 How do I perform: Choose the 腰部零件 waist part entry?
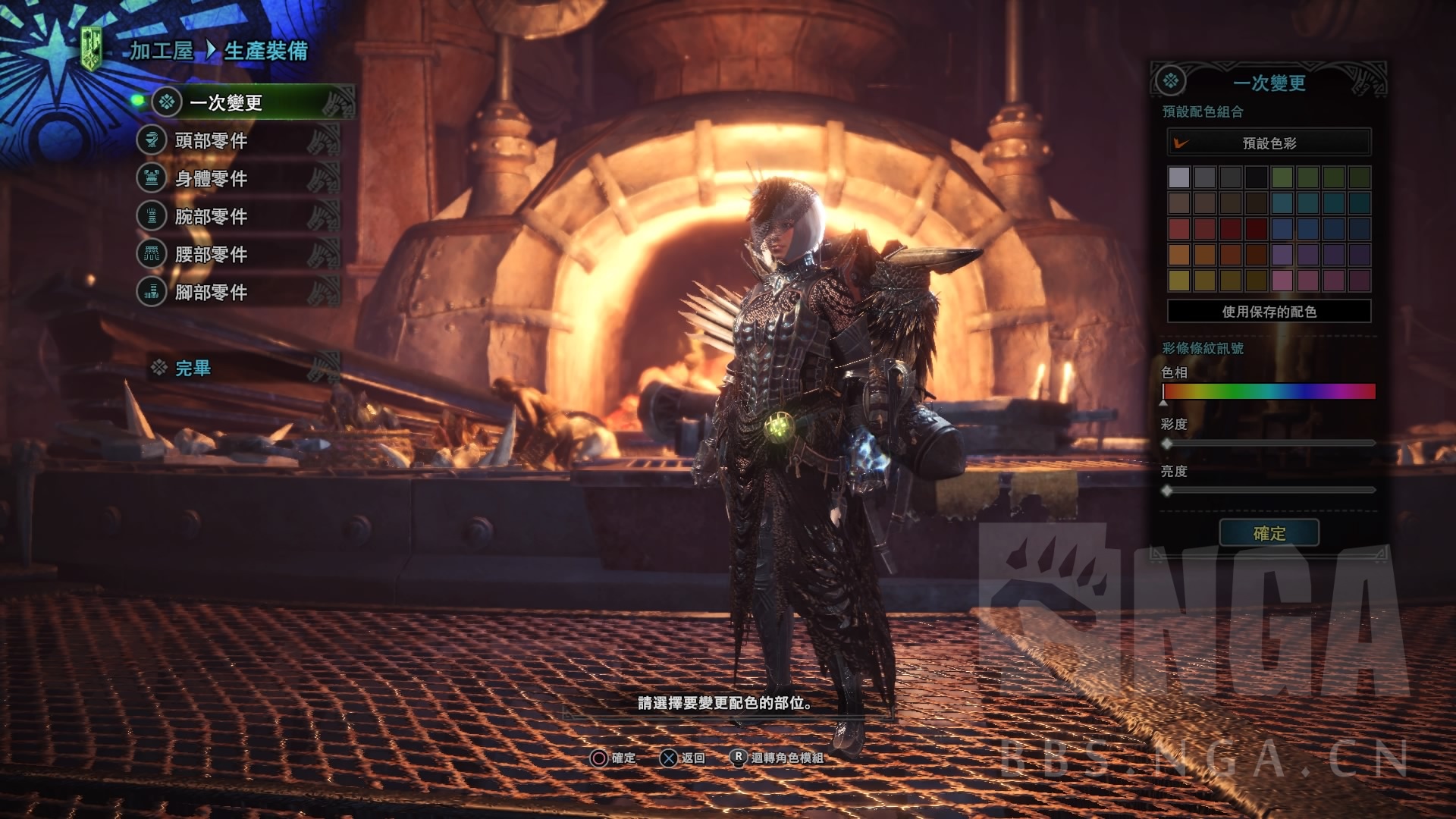pyautogui.click(x=211, y=254)
